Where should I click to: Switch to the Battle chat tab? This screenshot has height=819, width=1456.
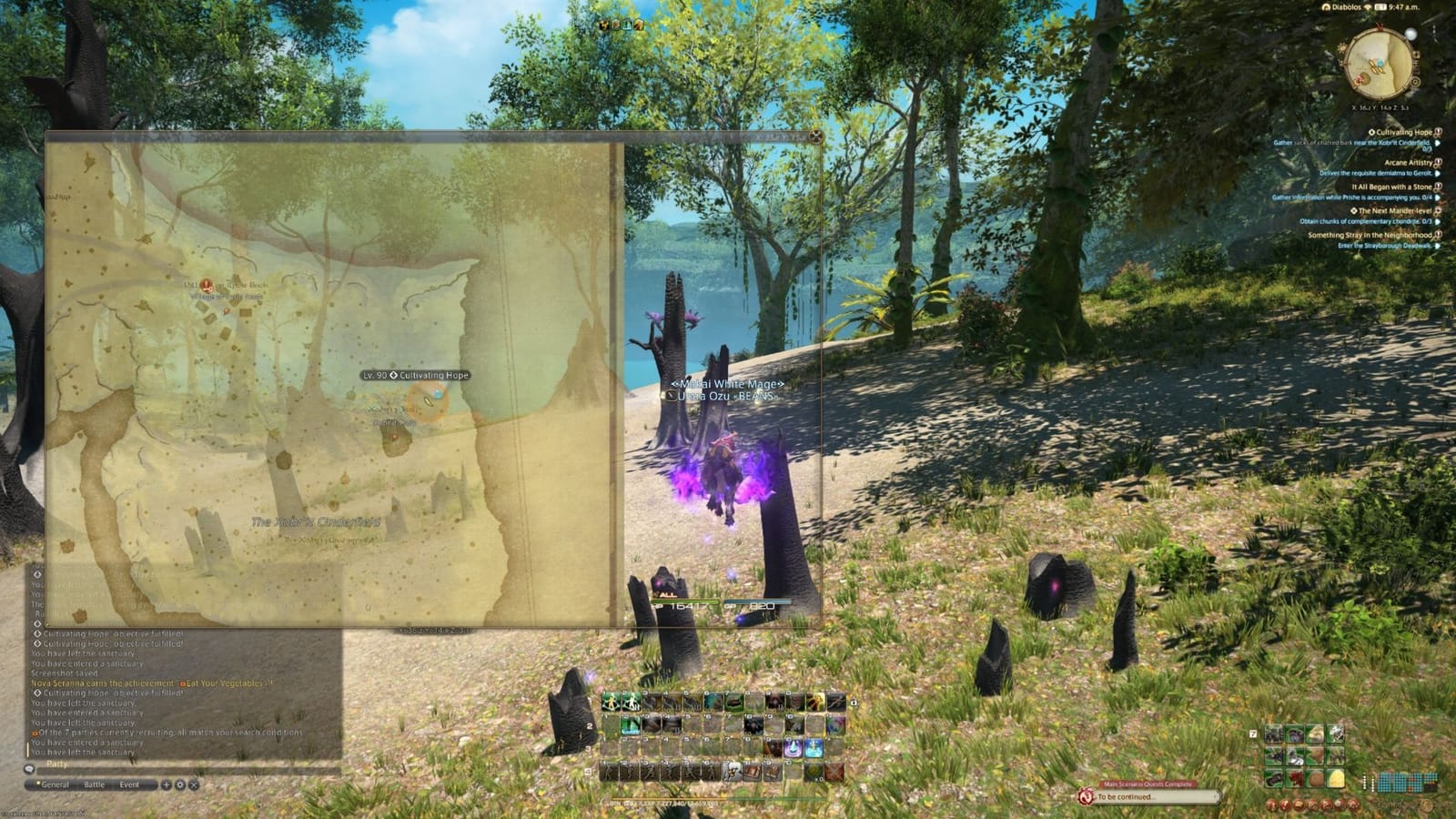pyautogui.click(x=95, y=784)
